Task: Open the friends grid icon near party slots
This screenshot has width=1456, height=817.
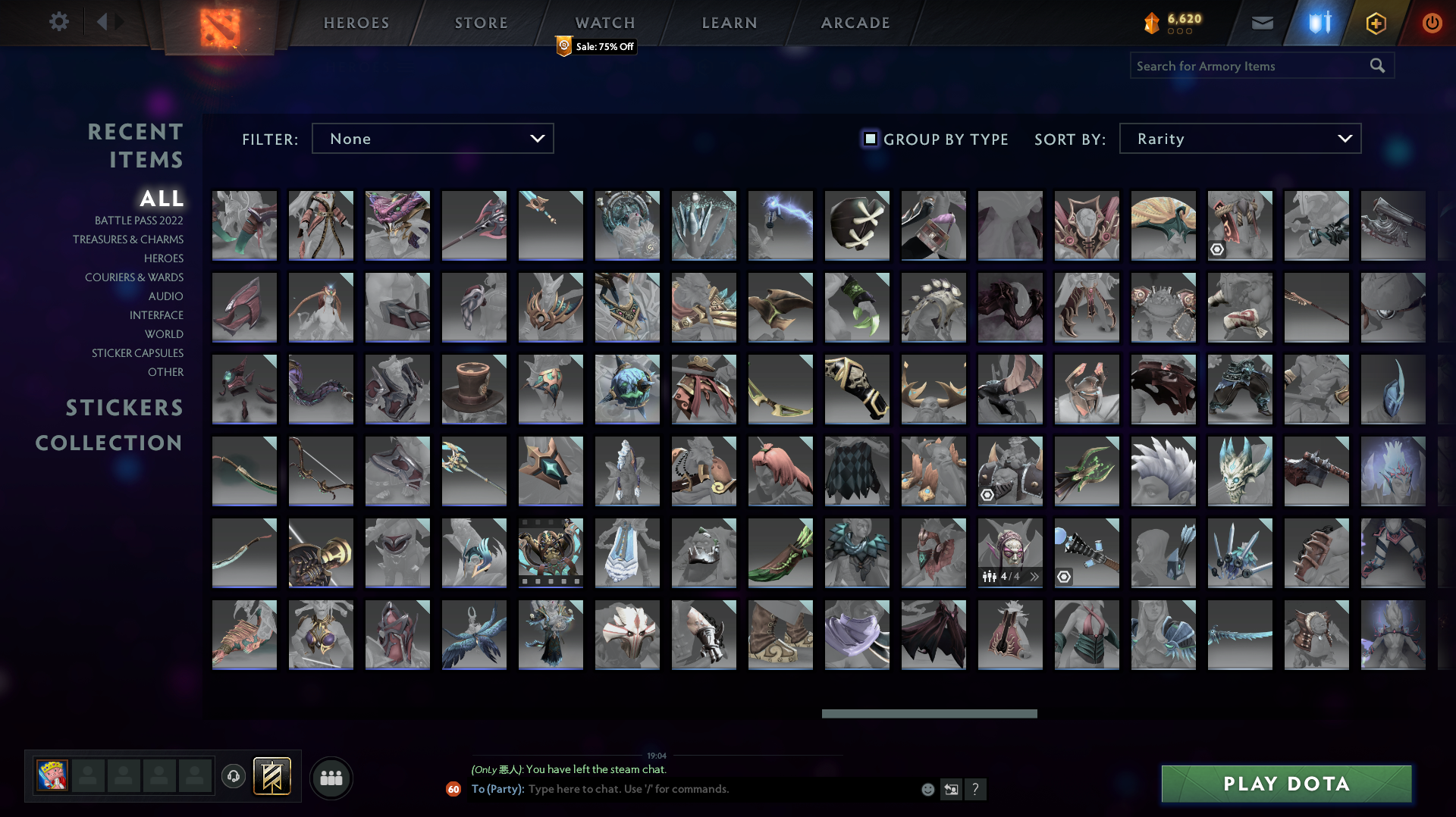Action: click(331, 777)
